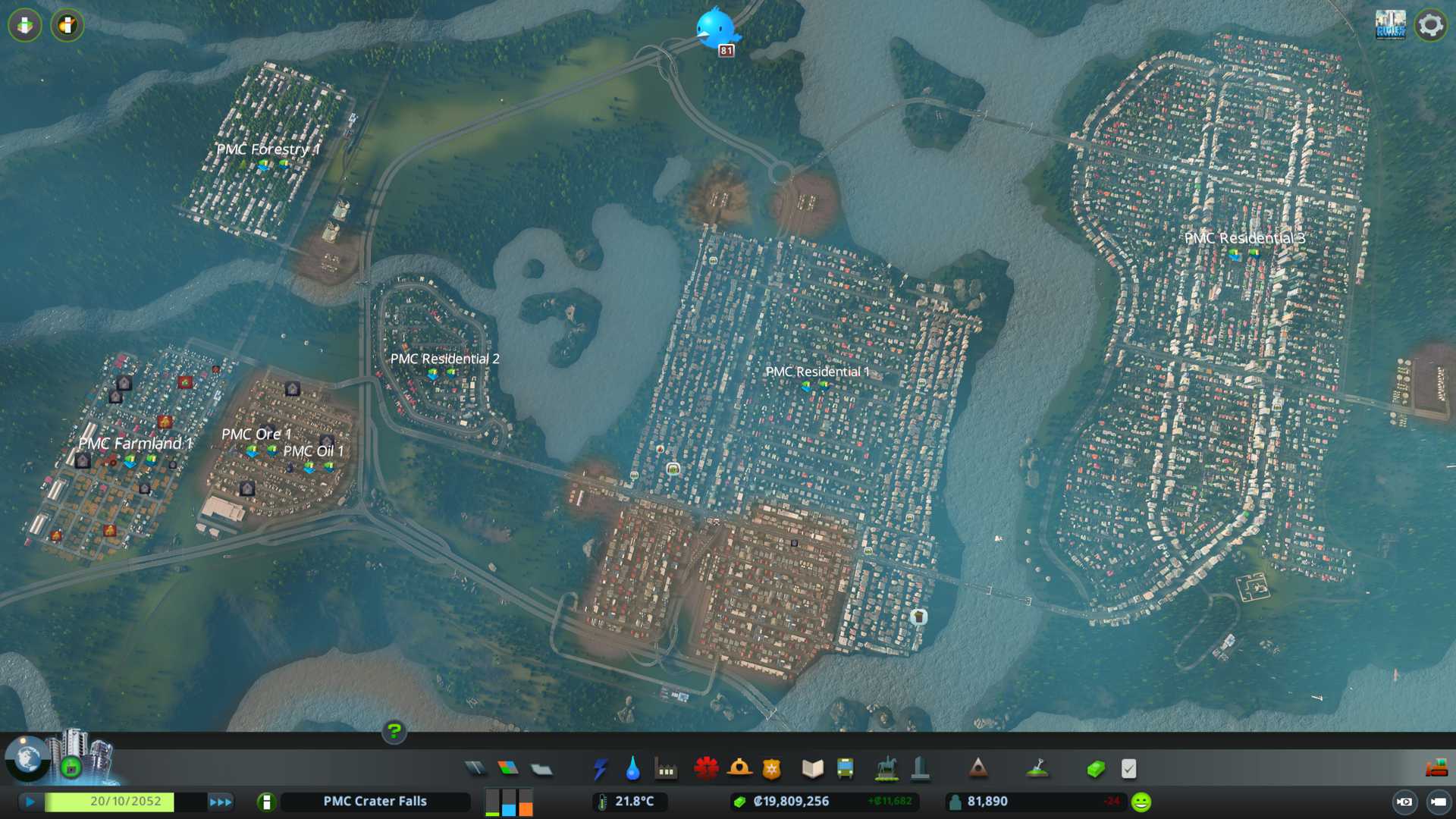Open the education book menu
This screenshot has height=819, width=1456.
(812, 769)
